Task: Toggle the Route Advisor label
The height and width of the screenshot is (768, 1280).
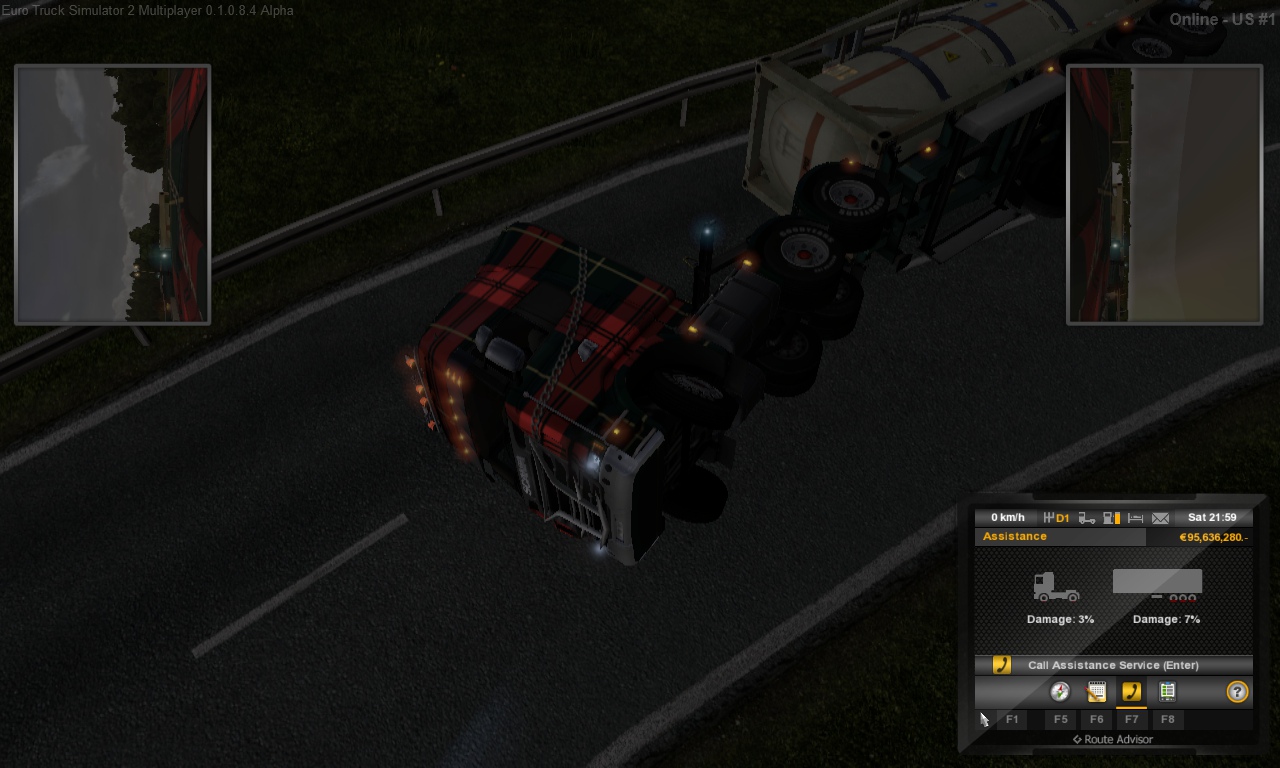Action: [x=1113, y=740]
